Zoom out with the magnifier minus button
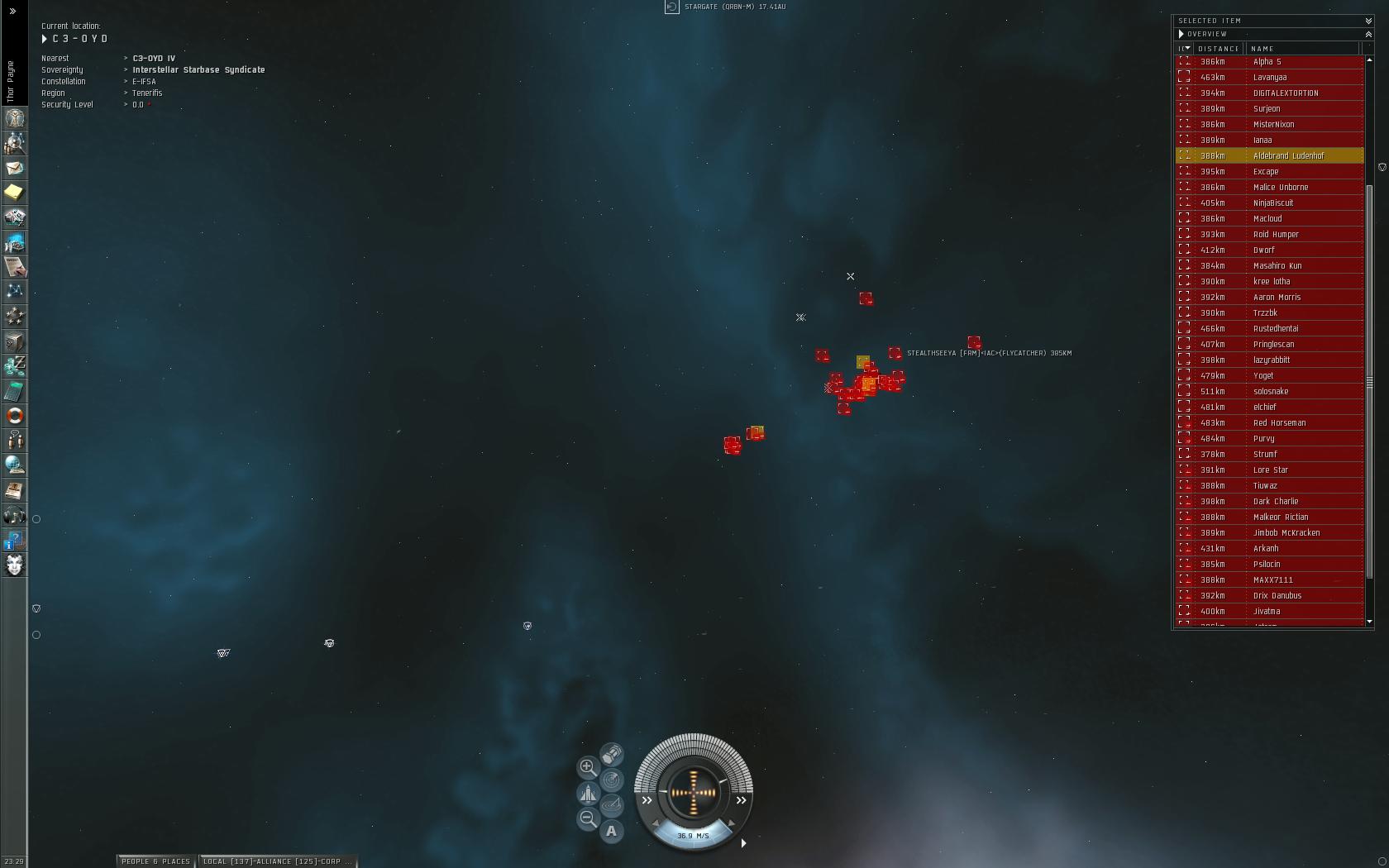Image resolution: width=1389 pixels, height=868 pixels. pos(588,818)
